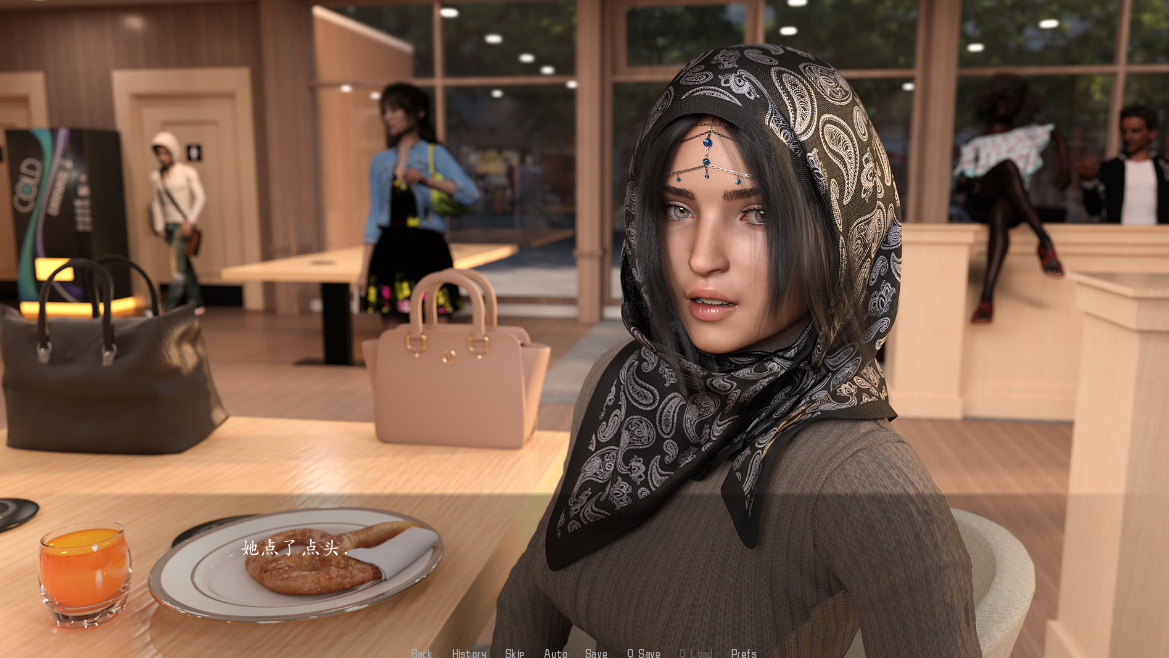Go back with the Back button
Image resolution: width=1169 pixels, height=658 pixels.
[421, 653]
